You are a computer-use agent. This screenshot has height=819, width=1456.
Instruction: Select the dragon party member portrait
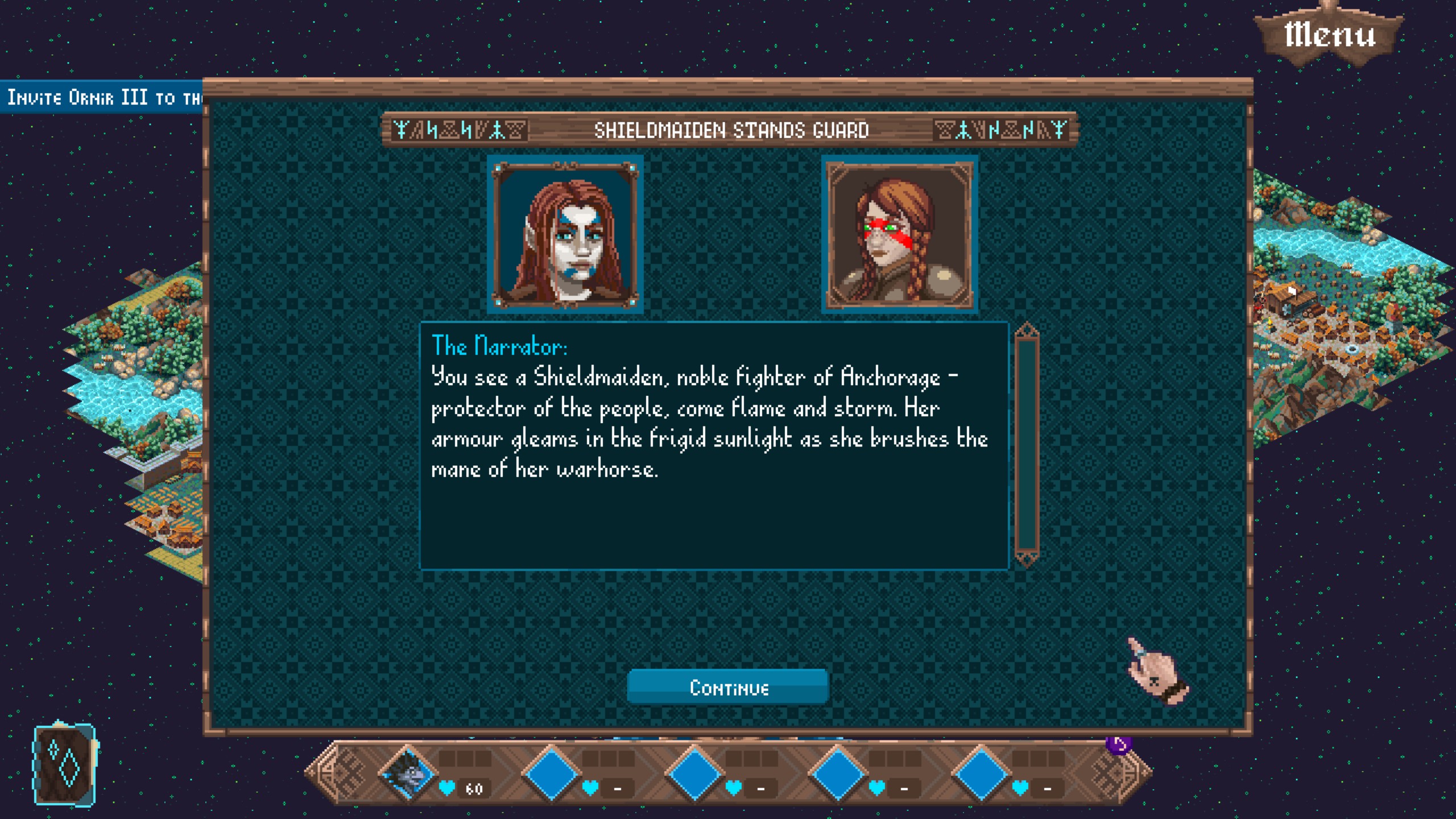pos(408,774)
